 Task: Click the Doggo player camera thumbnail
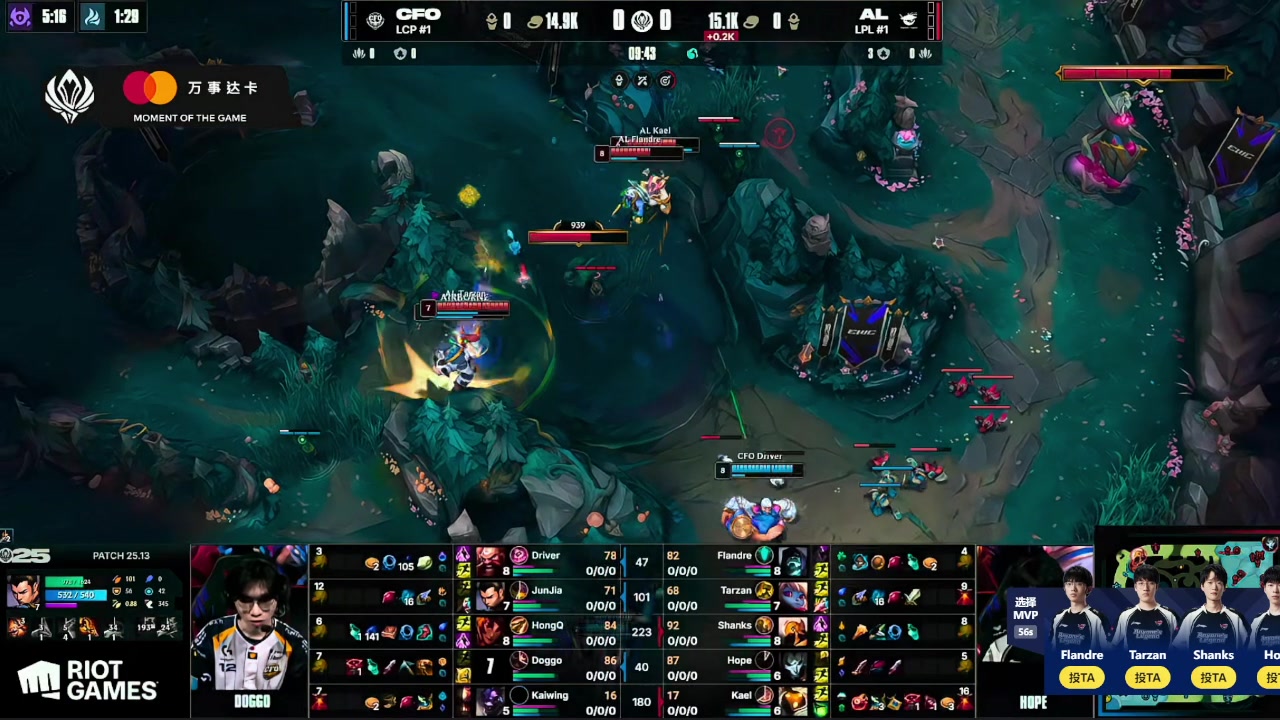(x=250, y=630)
